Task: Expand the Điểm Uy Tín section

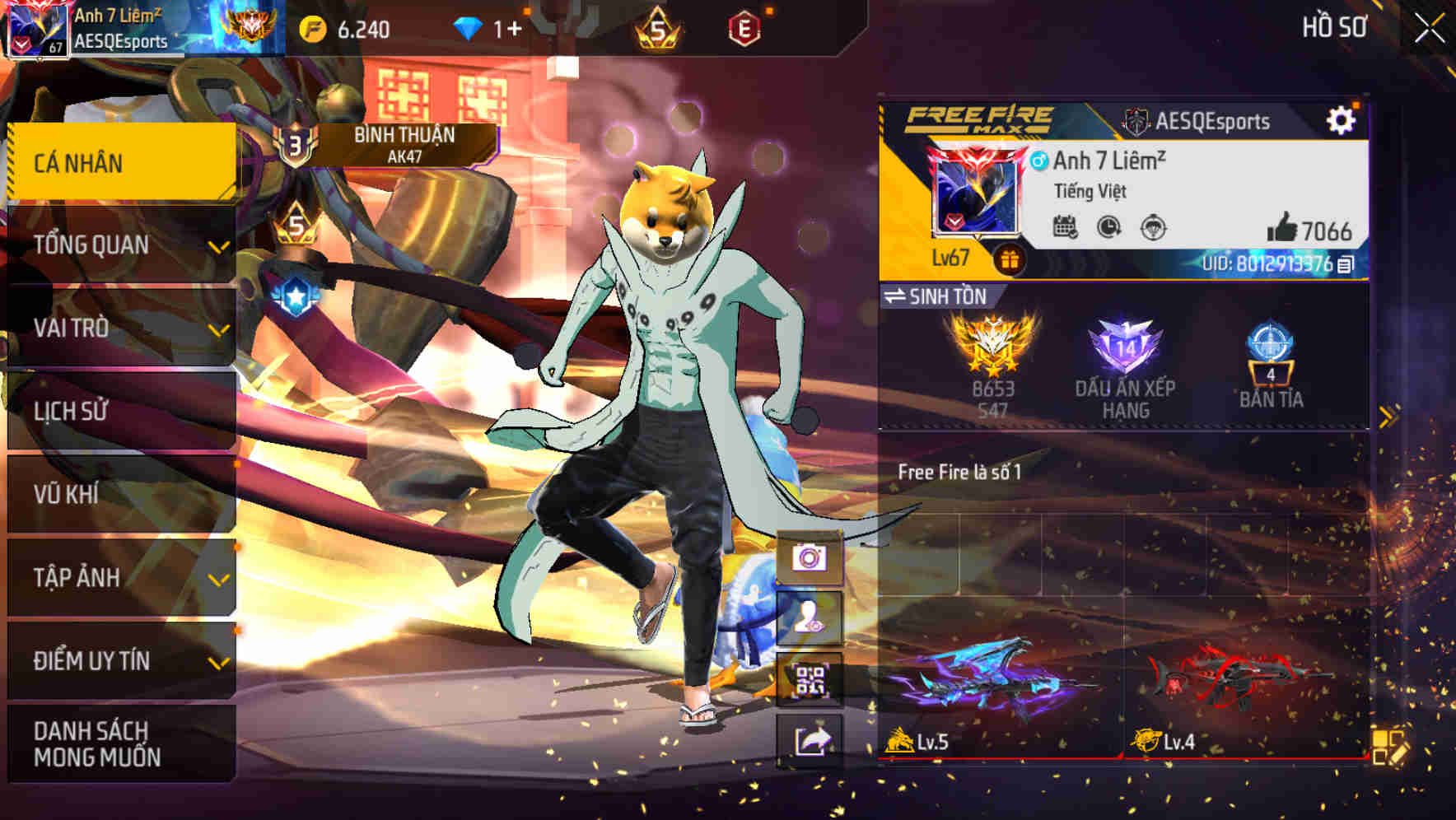Action: tap(119, 659)
